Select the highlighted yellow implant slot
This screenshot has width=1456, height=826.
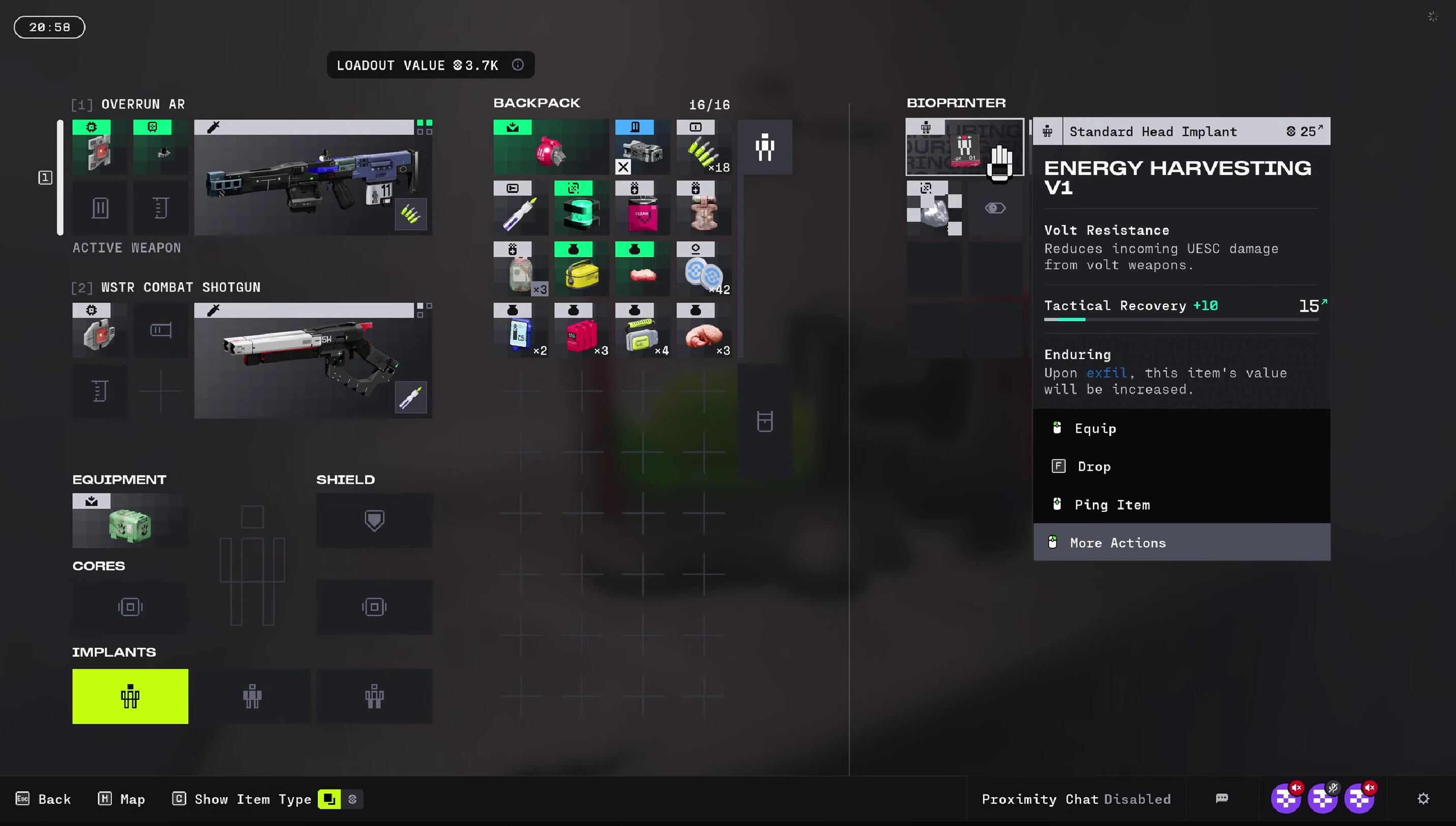point(130,696)
